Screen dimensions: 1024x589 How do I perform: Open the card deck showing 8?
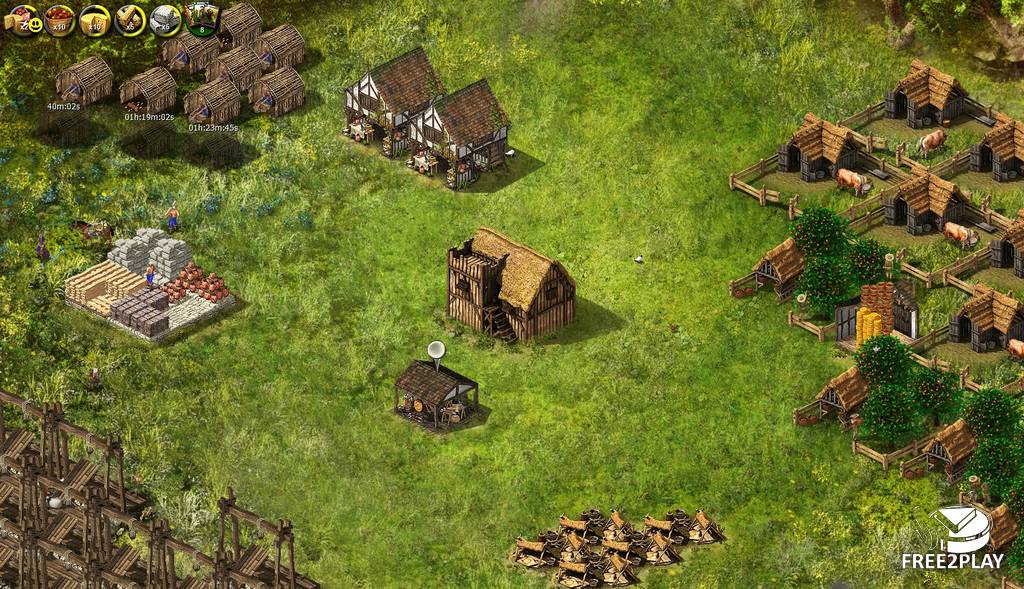coord(202,18)
